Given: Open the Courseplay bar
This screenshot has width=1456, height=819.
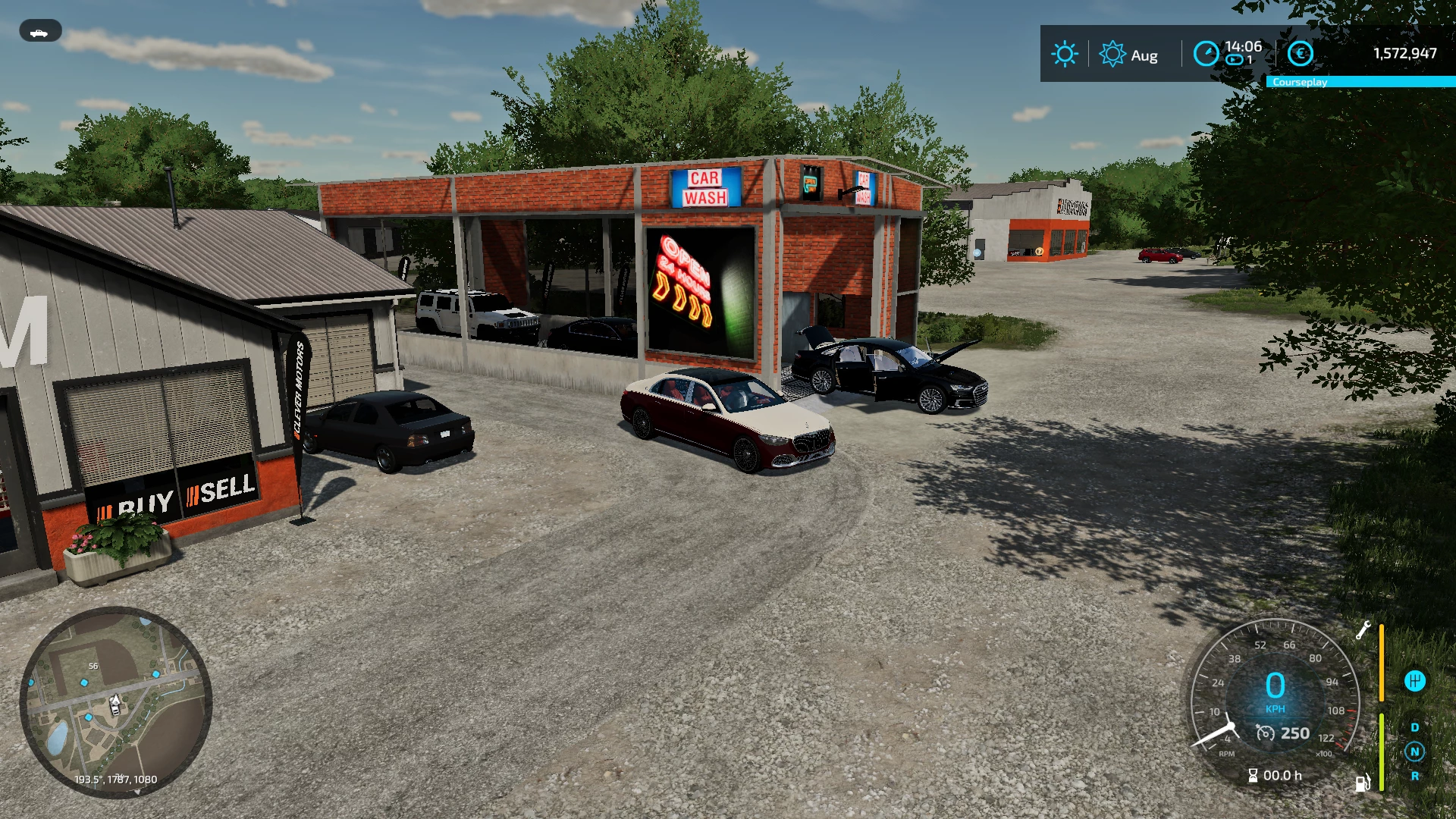Looking at the screenshot, I should pos(1360,82).
